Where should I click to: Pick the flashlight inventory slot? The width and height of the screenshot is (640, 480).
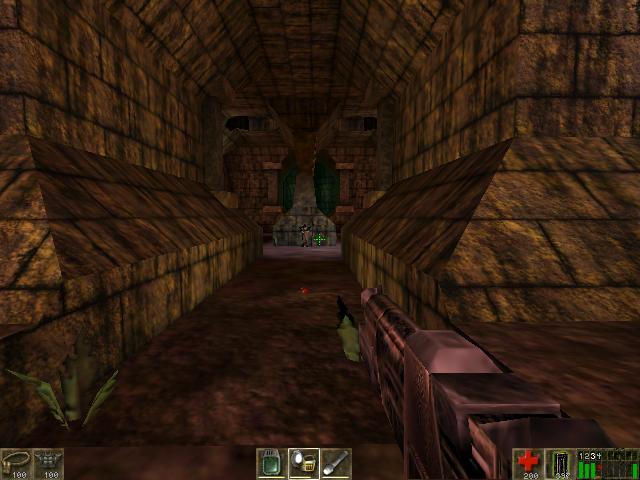click(x=335, y=463)
